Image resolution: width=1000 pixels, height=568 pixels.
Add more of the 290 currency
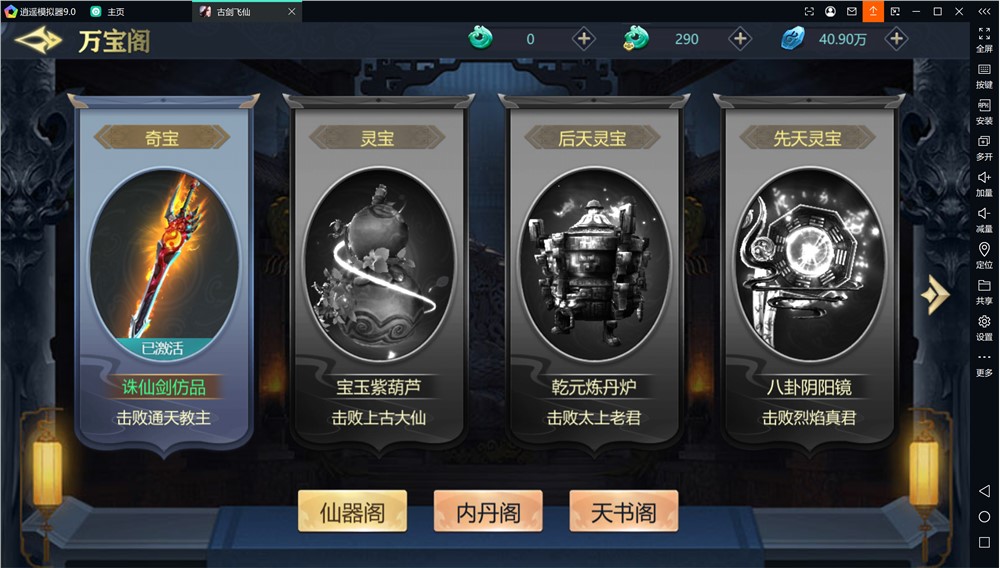(x=740, y=39)
